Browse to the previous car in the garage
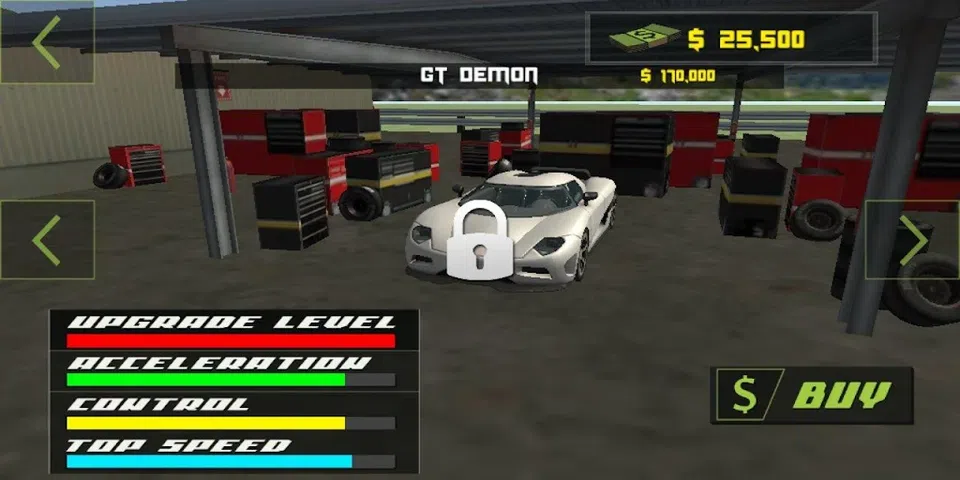Image resolution: width=960 pixels, height=480 pixels. 47,240
